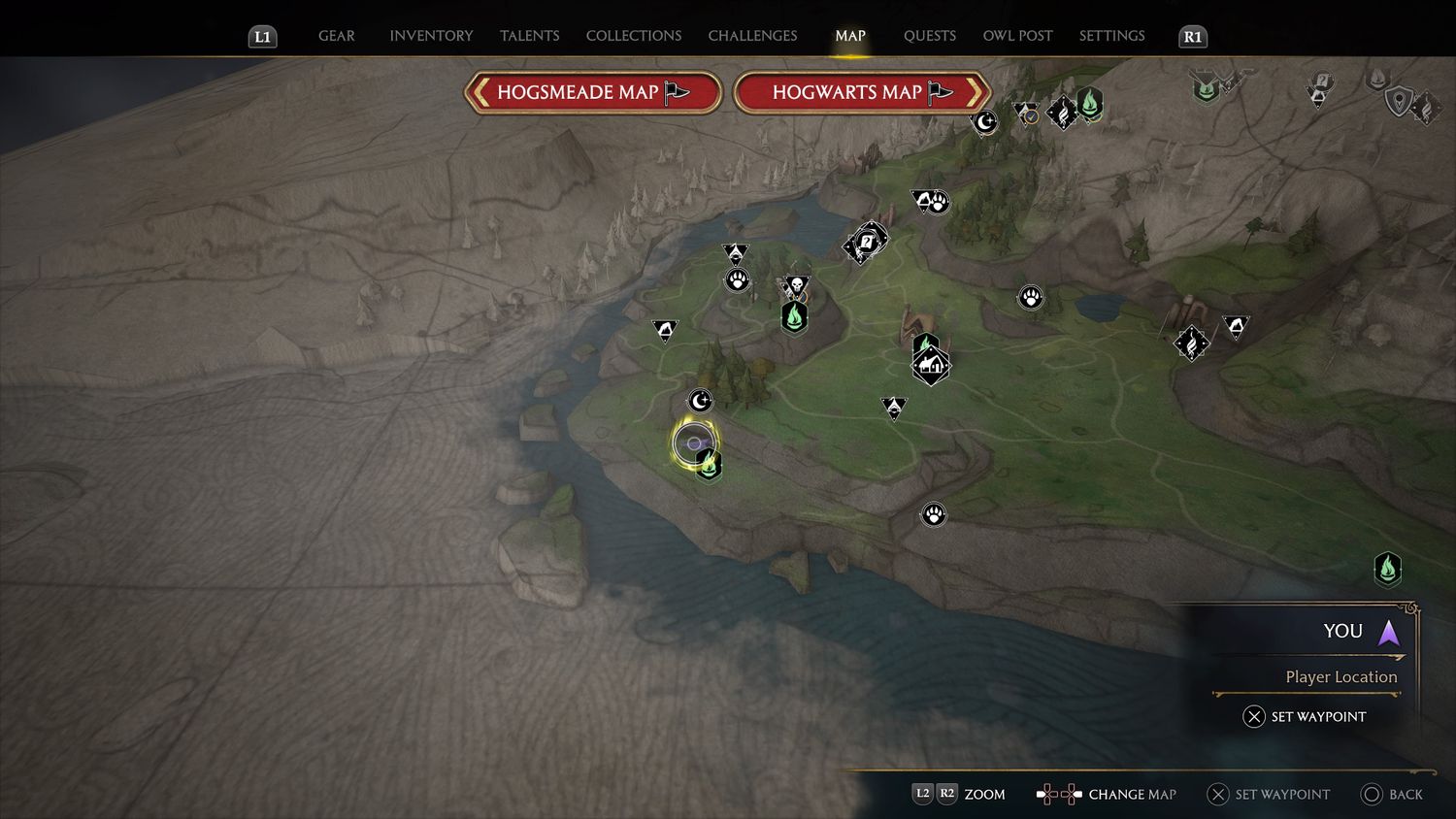This screenshot has width=1456, height=819.
Task: Select the Map tab
Action: [849, 36]
